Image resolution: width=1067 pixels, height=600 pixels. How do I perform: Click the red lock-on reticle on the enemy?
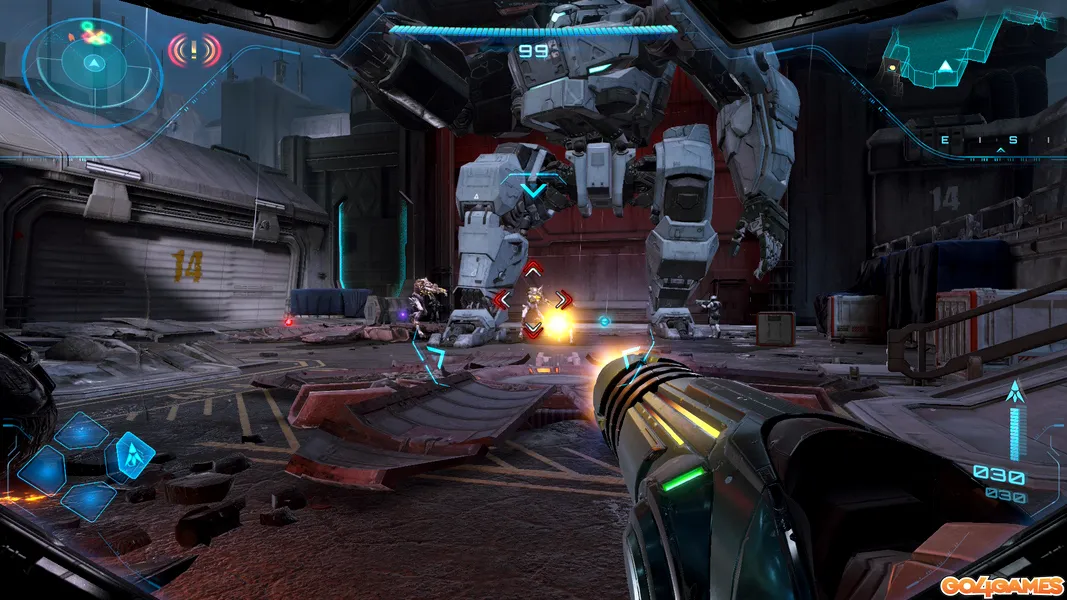click(x=533, y=298)
